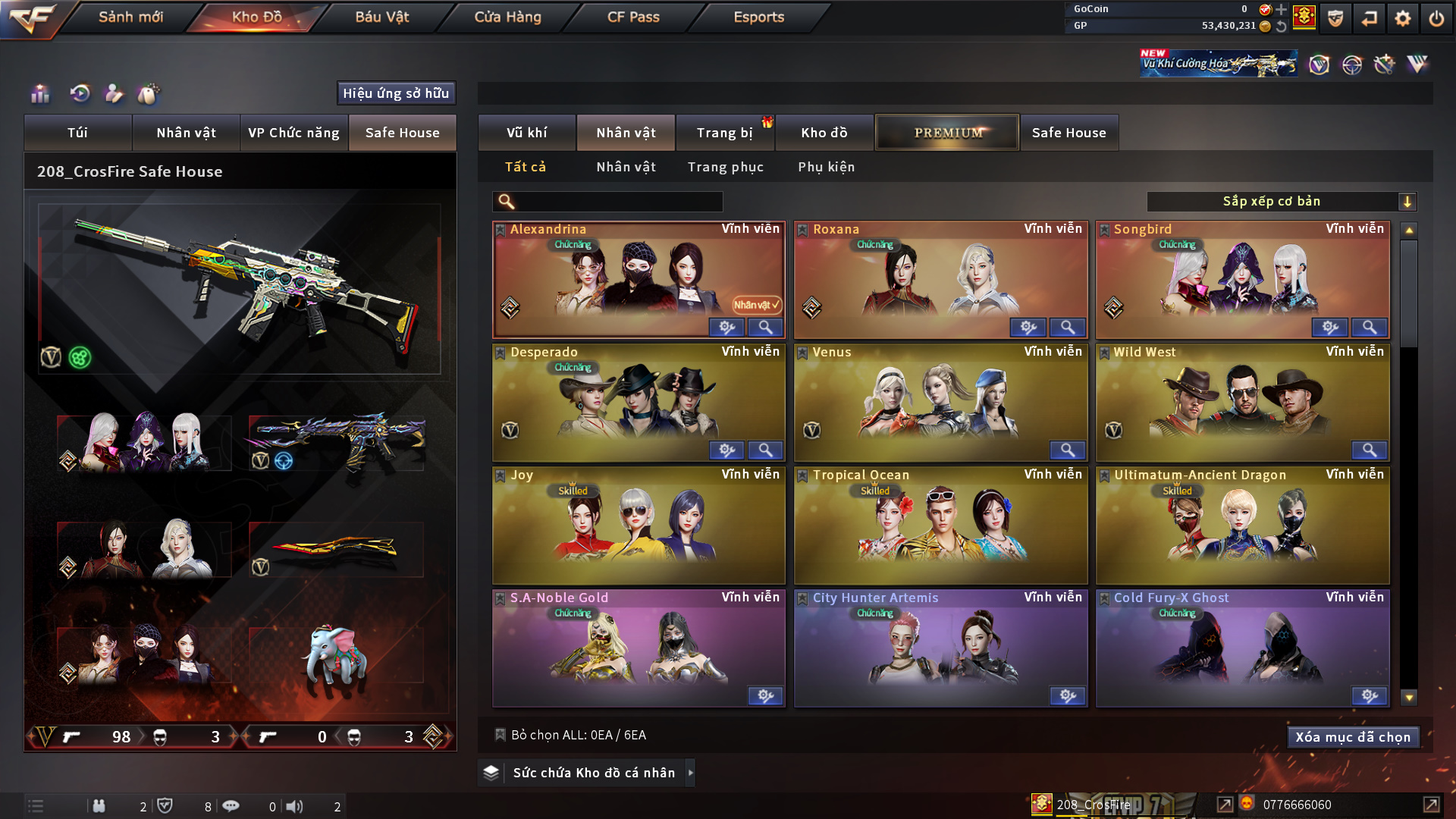Click the inventory search field
The width and height of the screenshot is (1456, 819).
click(618, 202)
